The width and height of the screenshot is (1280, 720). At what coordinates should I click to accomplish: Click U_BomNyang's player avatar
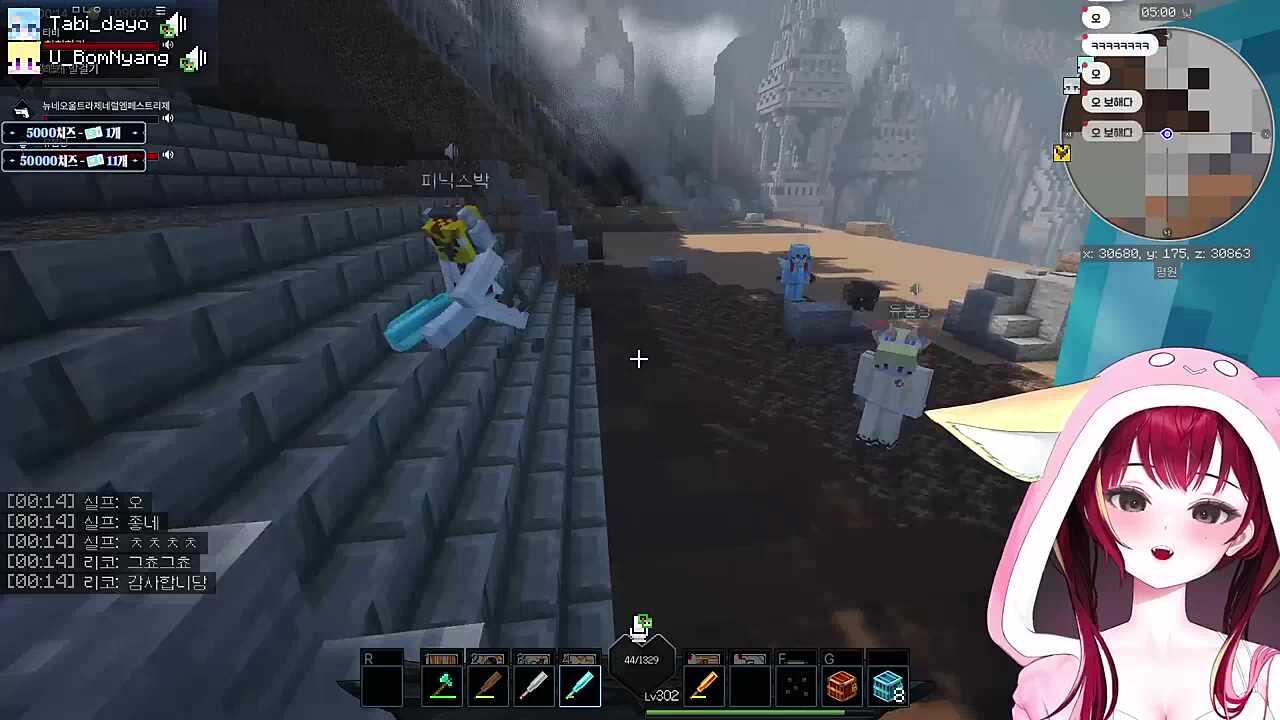(23, 58)
